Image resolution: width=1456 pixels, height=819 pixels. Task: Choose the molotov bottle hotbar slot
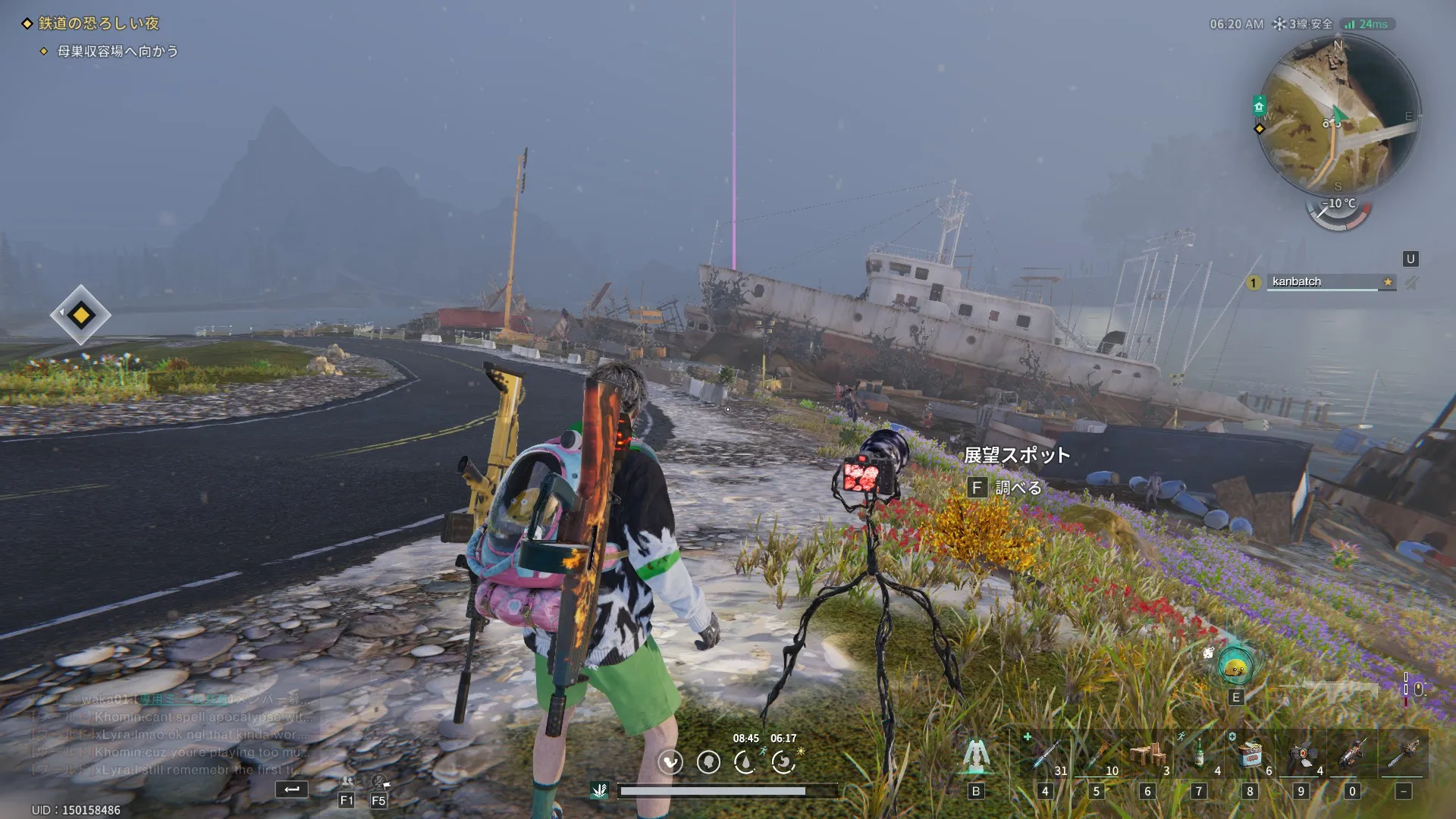click(x=1096, y=755)
